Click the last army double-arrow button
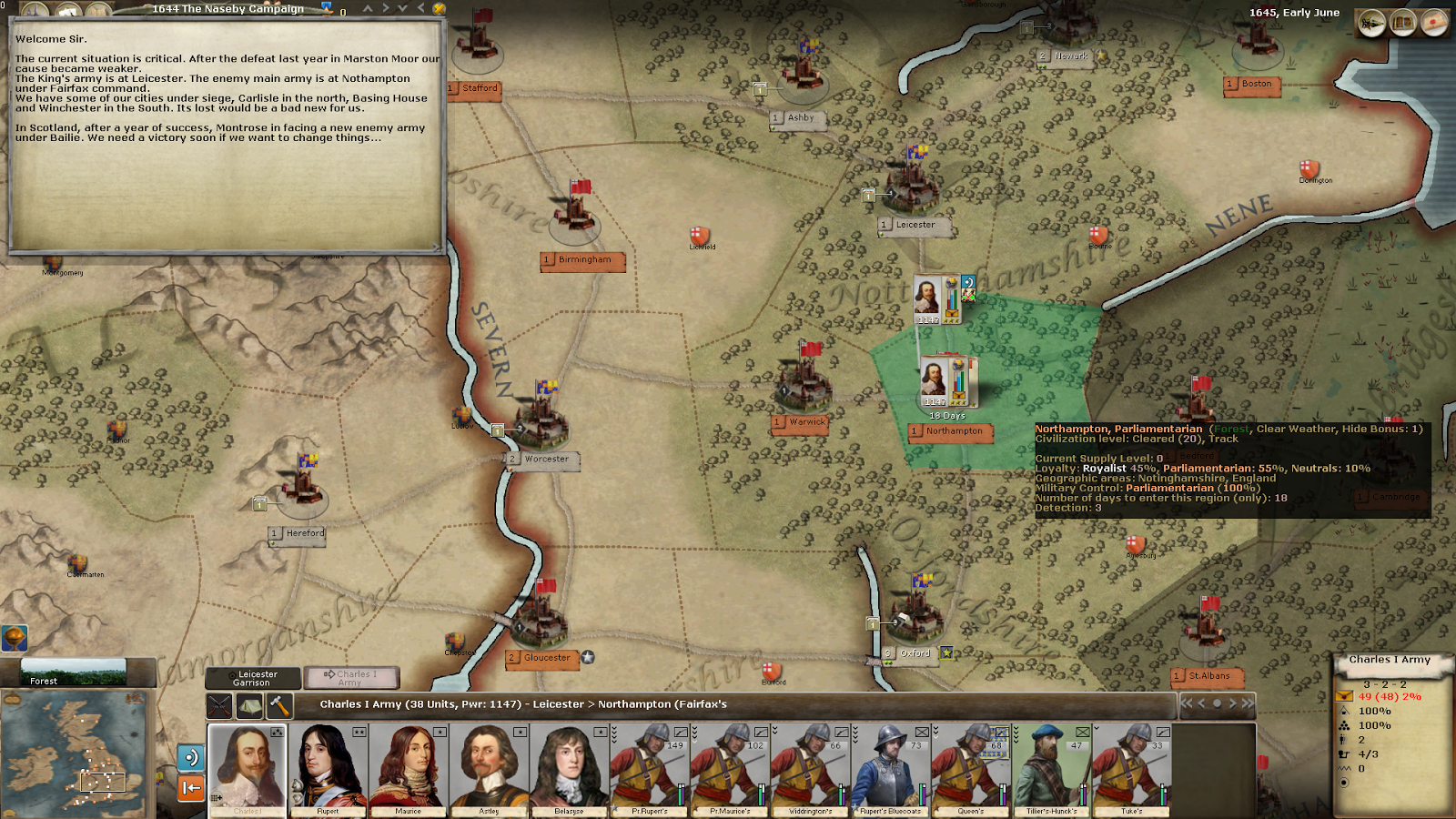1456x819 pixels. click(1249, 704)
